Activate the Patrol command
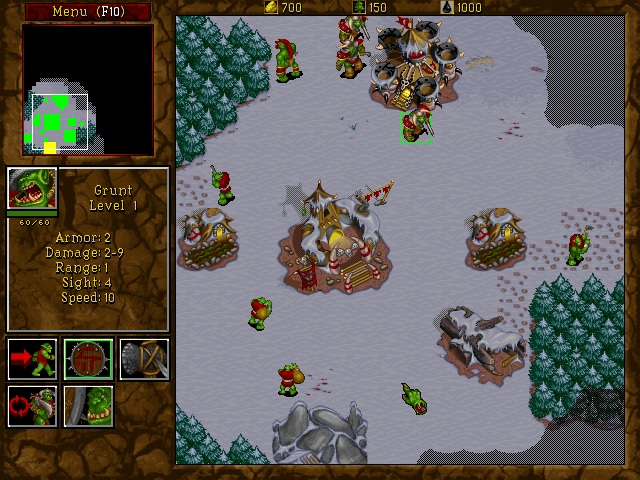This screenshot has width=640, height=480. tap(32, 406)
